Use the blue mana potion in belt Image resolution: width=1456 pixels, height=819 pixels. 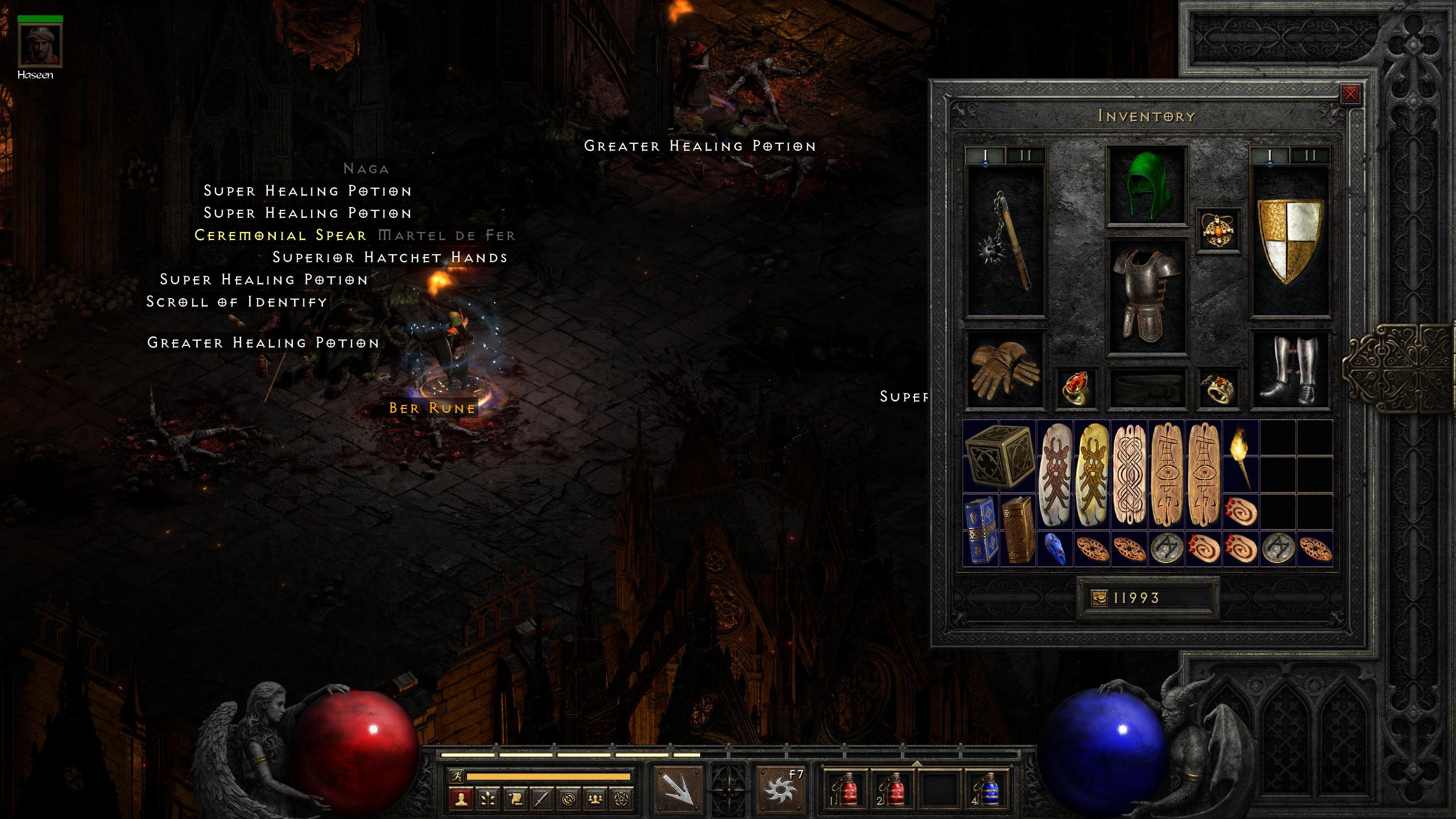(x=987, y=791)
